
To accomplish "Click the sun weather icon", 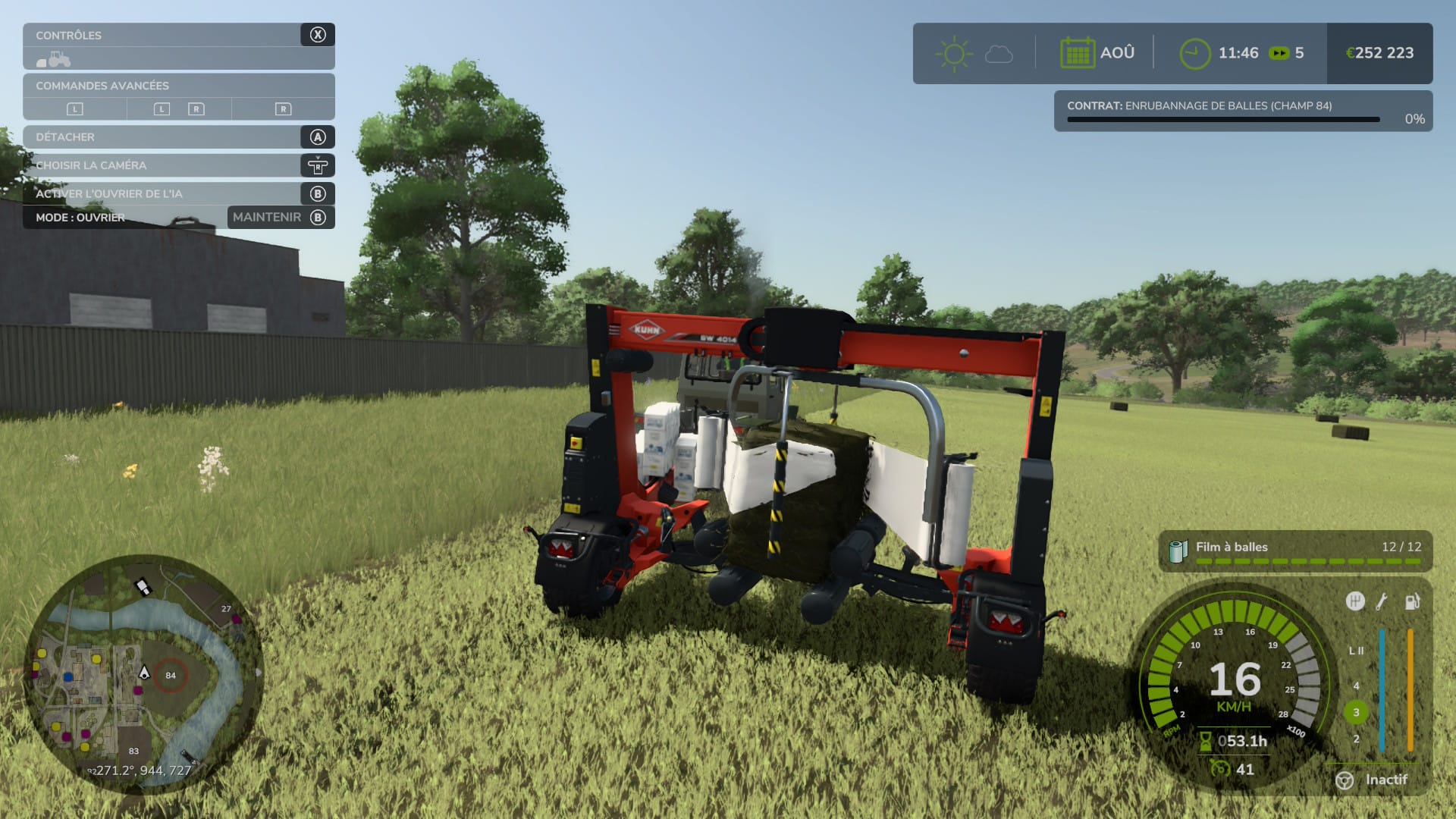I will [x=953, y=54].
